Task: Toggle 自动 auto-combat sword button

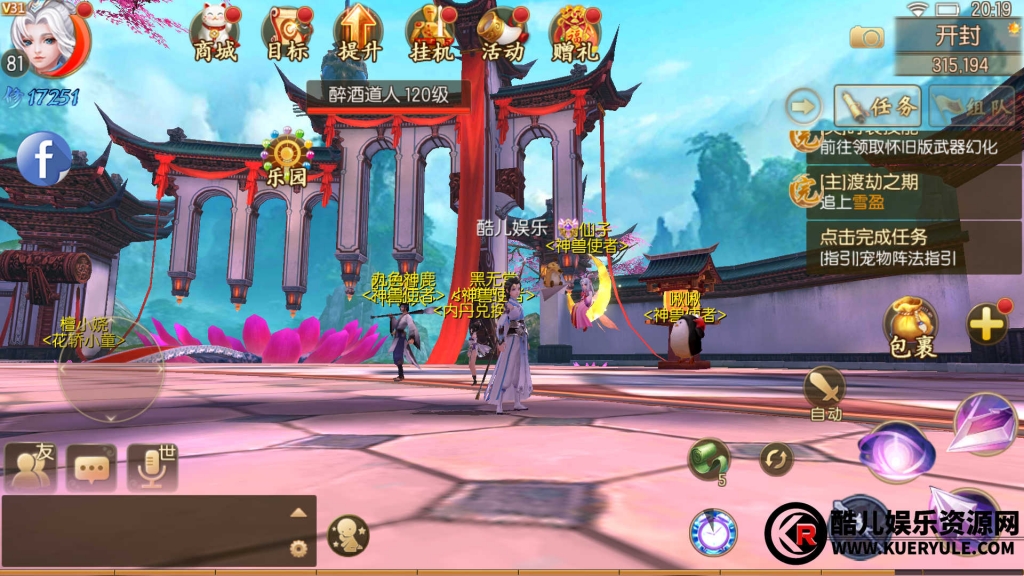Action: (826, 392)
